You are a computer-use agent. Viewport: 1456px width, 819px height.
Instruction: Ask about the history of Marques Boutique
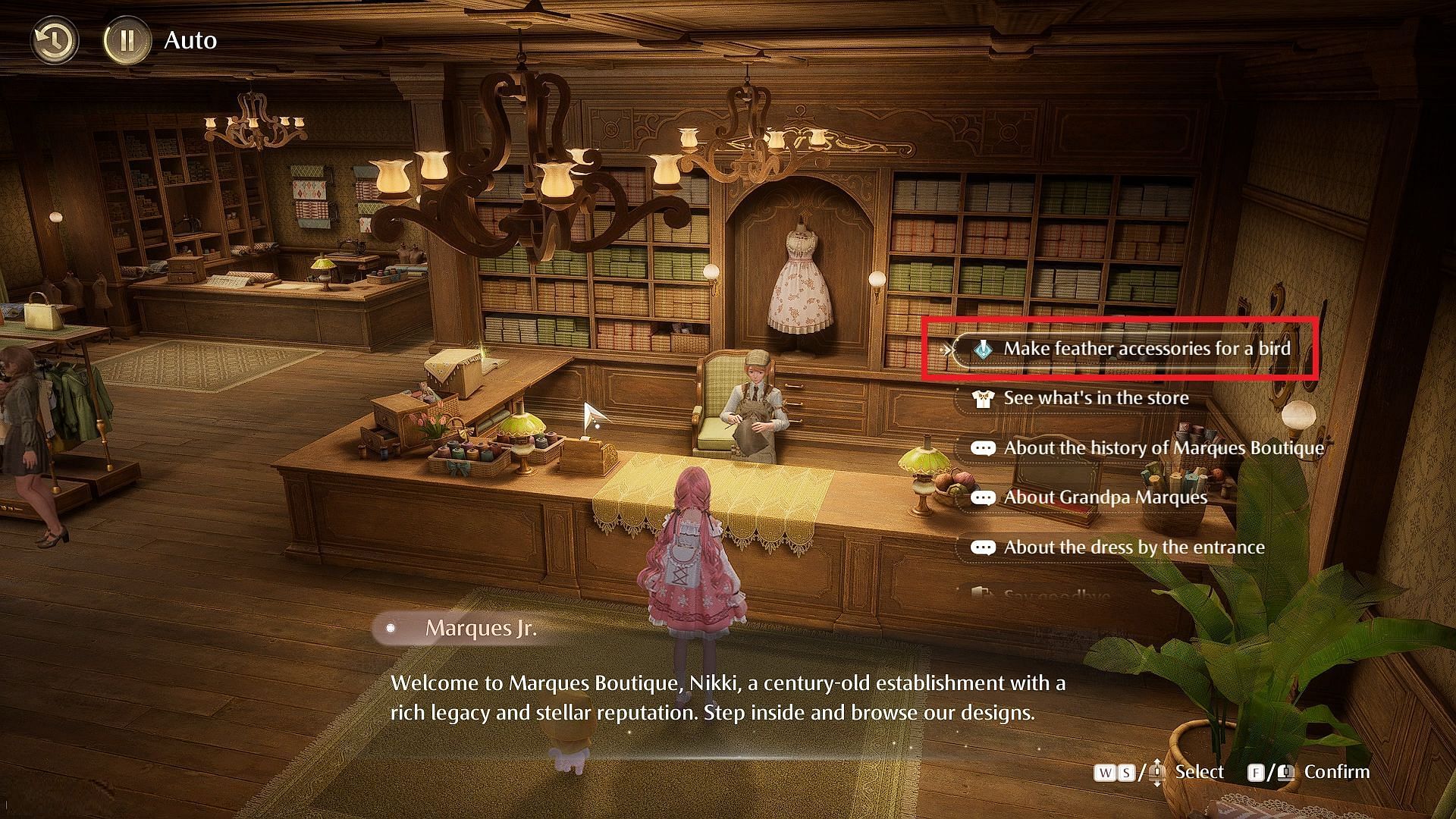1163,448
